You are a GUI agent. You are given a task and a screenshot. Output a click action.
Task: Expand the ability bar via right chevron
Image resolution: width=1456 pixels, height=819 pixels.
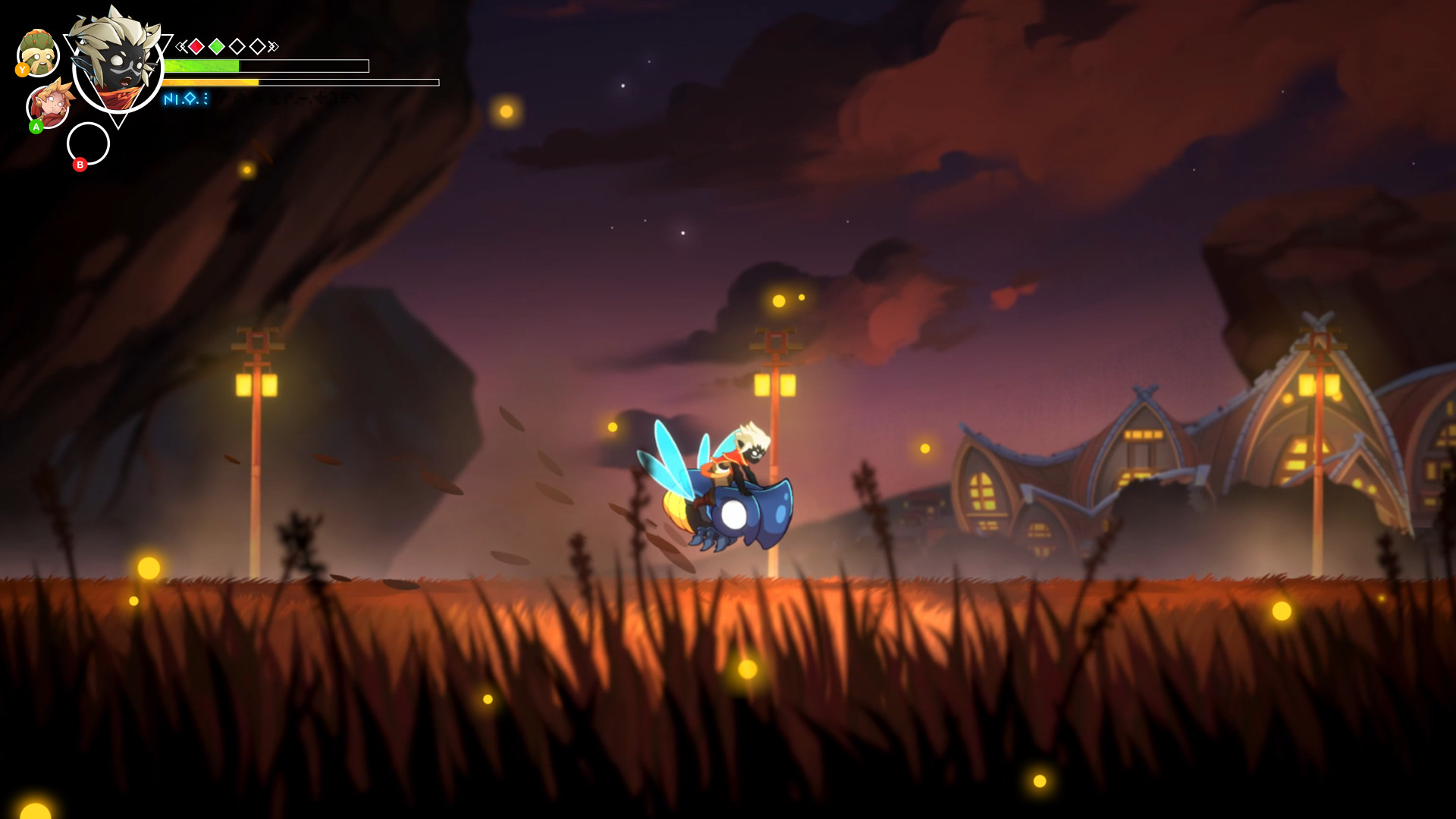(273, 46)
